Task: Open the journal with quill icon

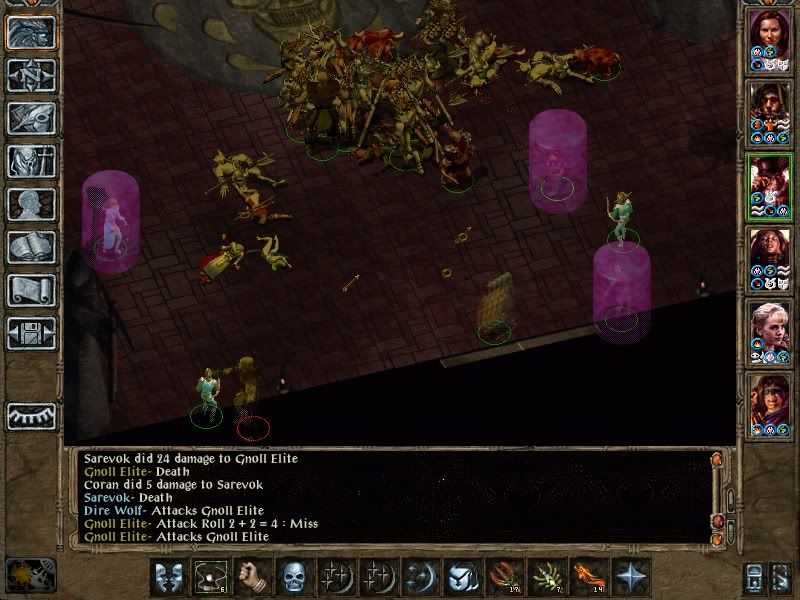Action: click(31, 118)
